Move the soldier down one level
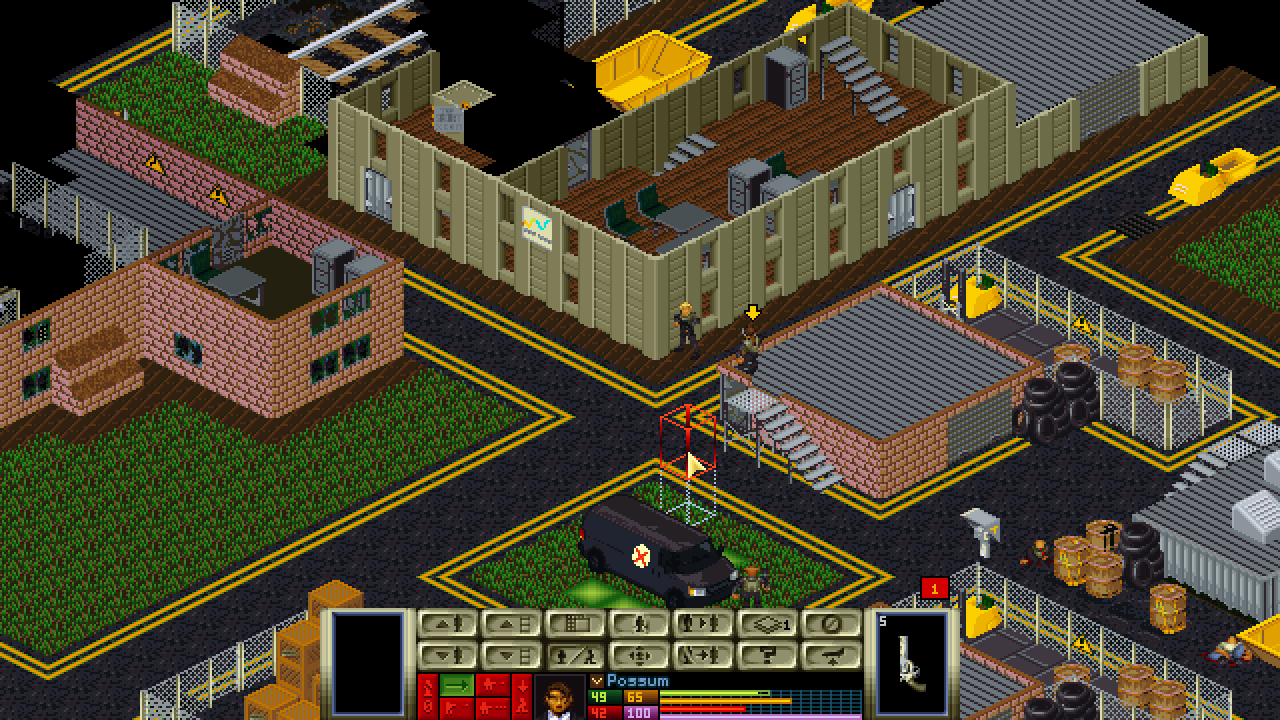Image resolution: width=1280 pixels, height=720 pixels. (x=447, y=656)
